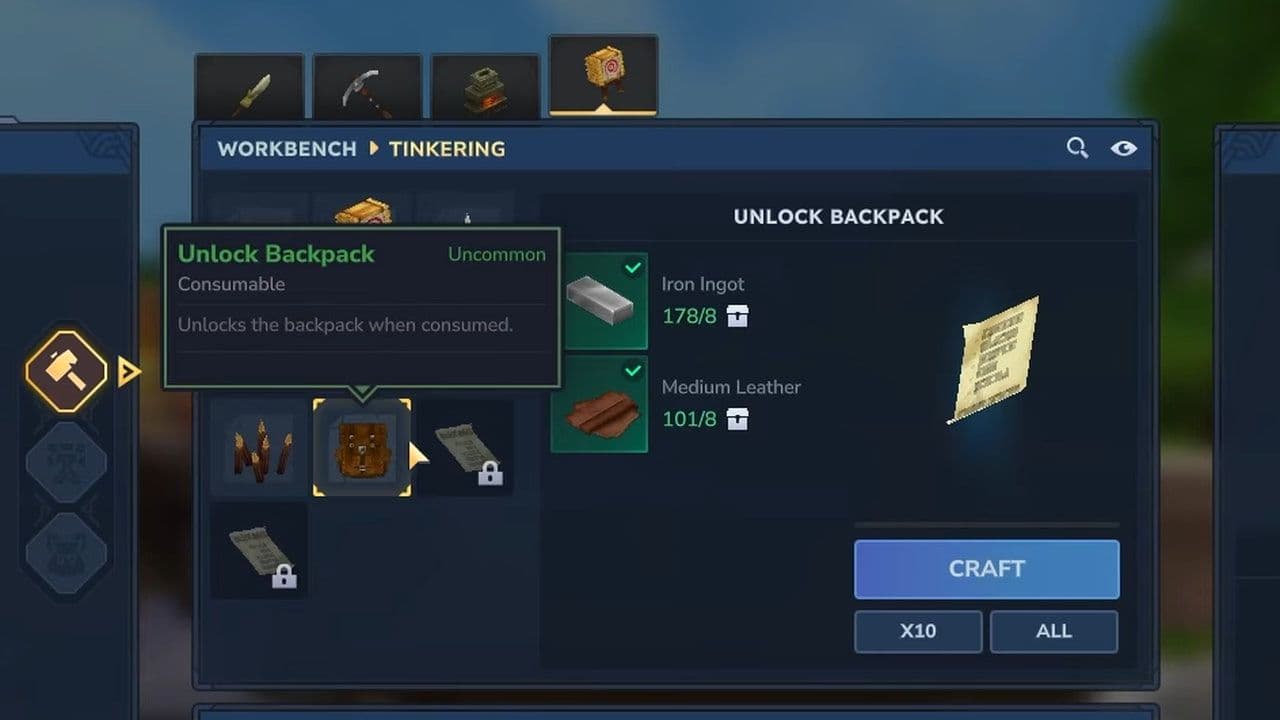Pick the wooden stakes recipe slot
Screen dimensions: 1280x720
(x=259, y=448)
